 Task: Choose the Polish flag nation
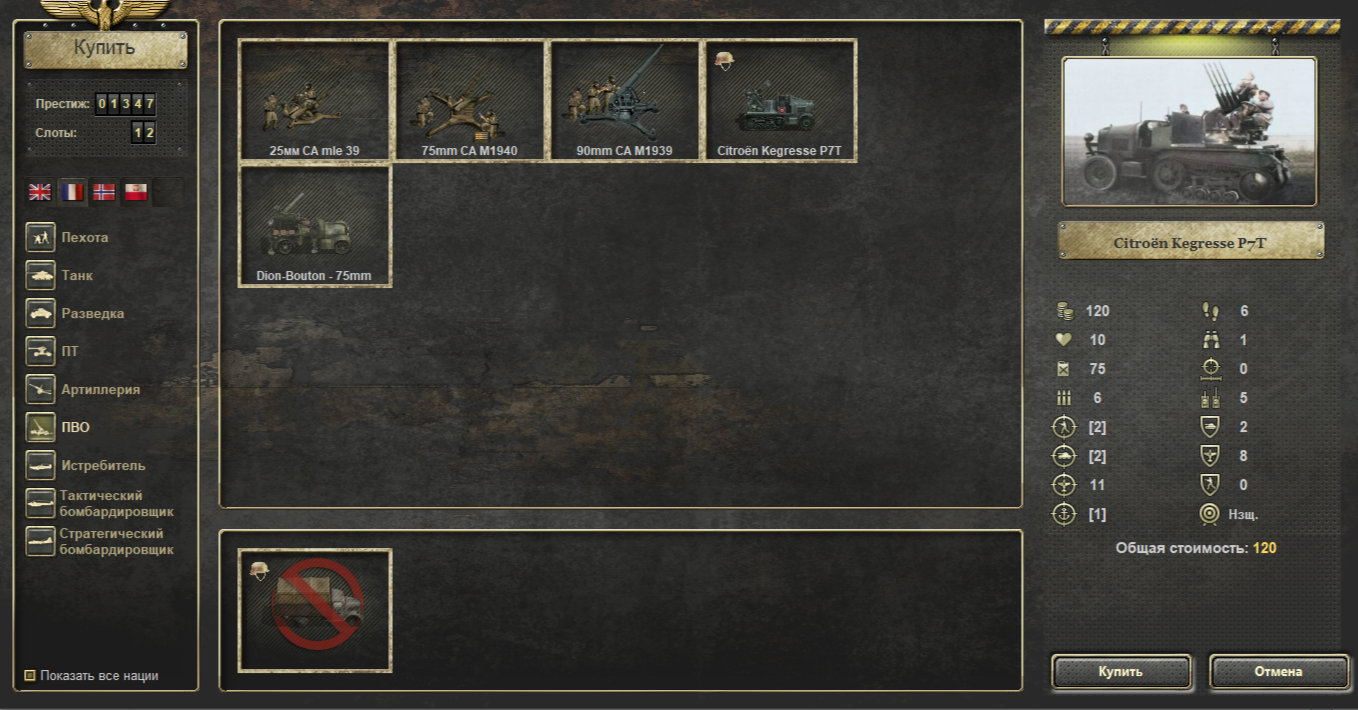coord(136,192)
